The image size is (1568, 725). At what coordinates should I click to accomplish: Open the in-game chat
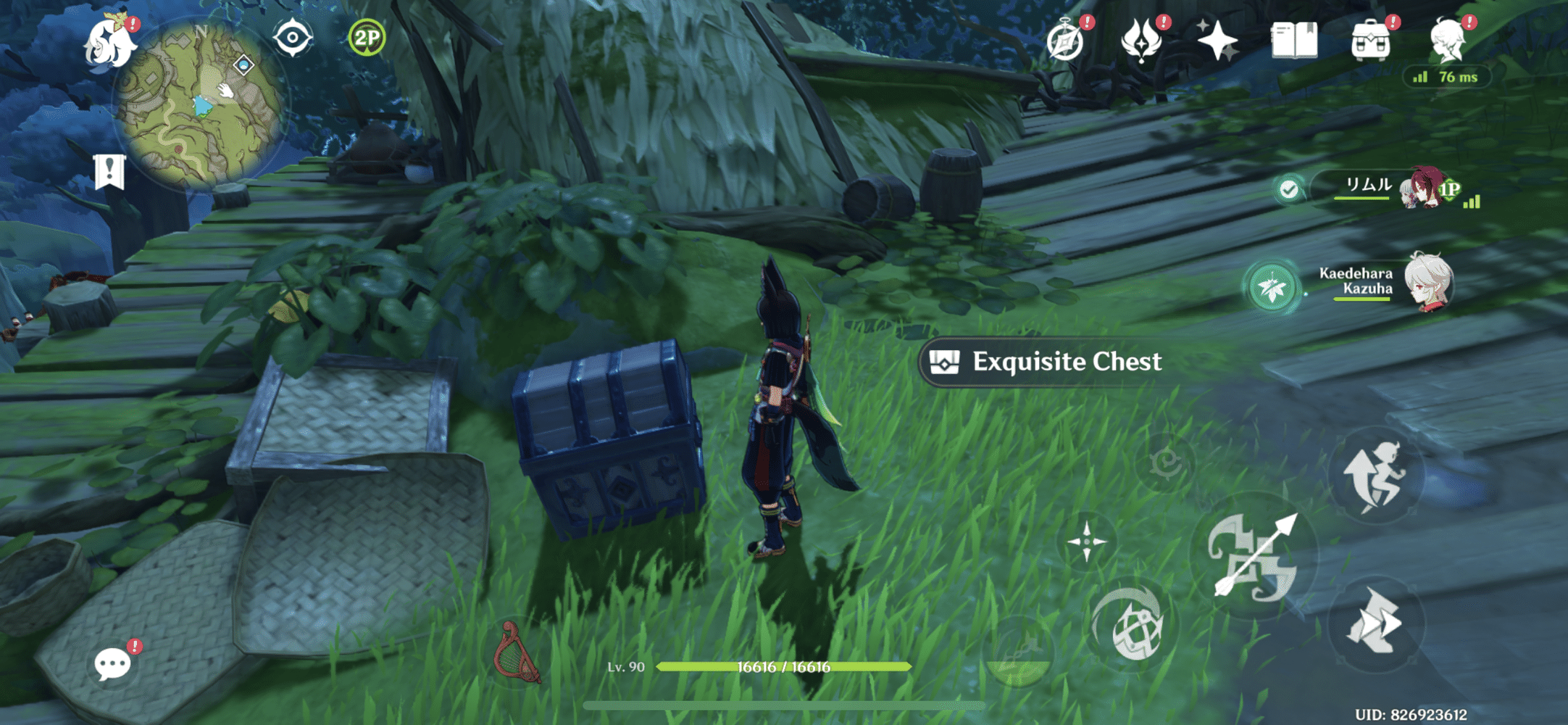coord(113,663)
